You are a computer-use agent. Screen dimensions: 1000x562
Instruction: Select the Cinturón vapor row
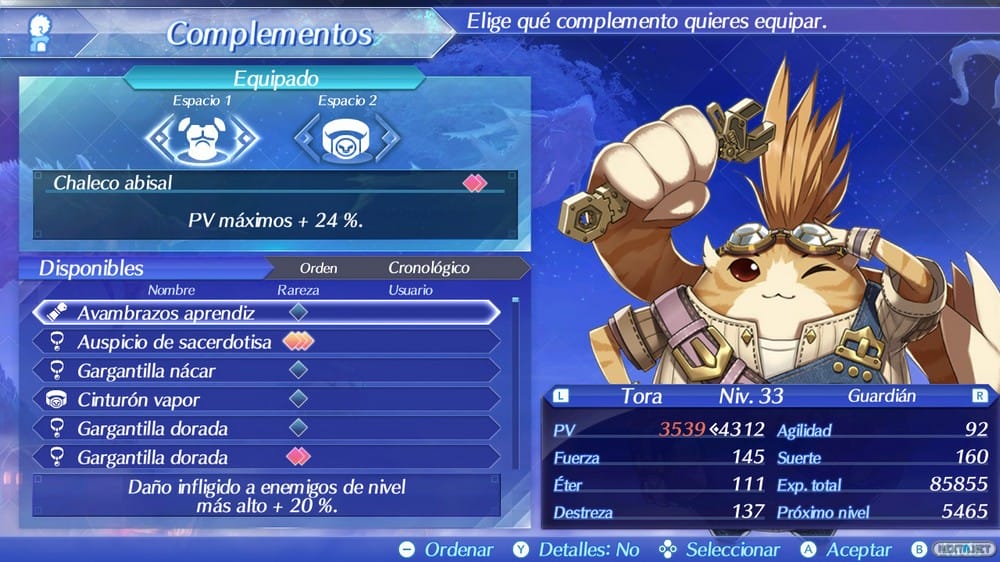click(x=265, y=400)
